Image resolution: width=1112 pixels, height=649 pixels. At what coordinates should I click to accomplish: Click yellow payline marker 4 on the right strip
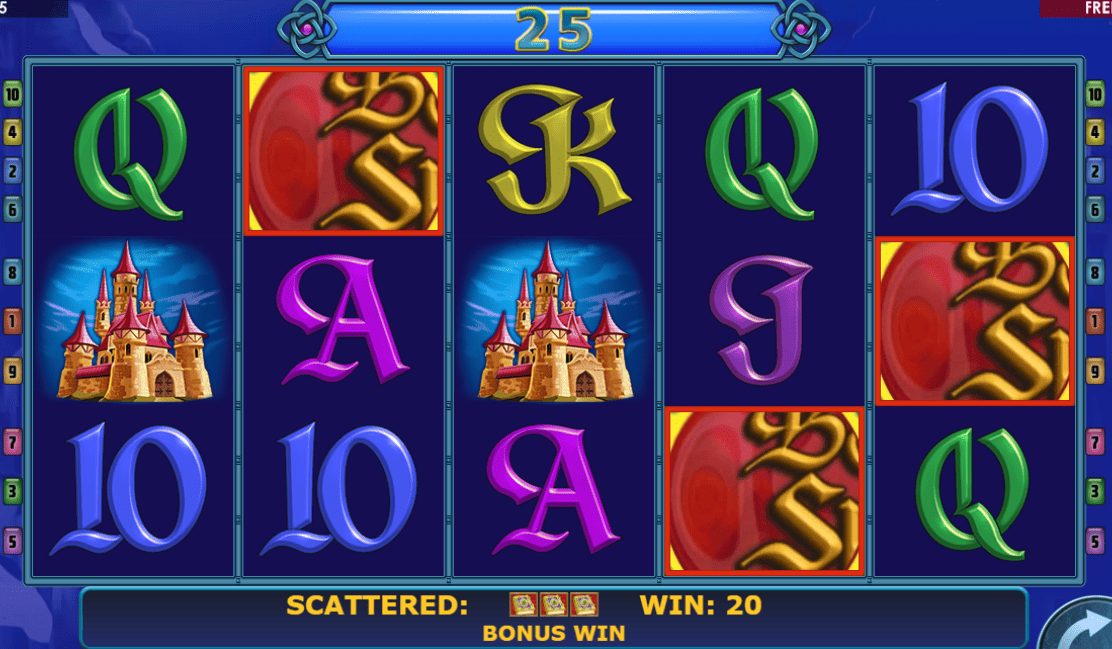[1095, 131]
